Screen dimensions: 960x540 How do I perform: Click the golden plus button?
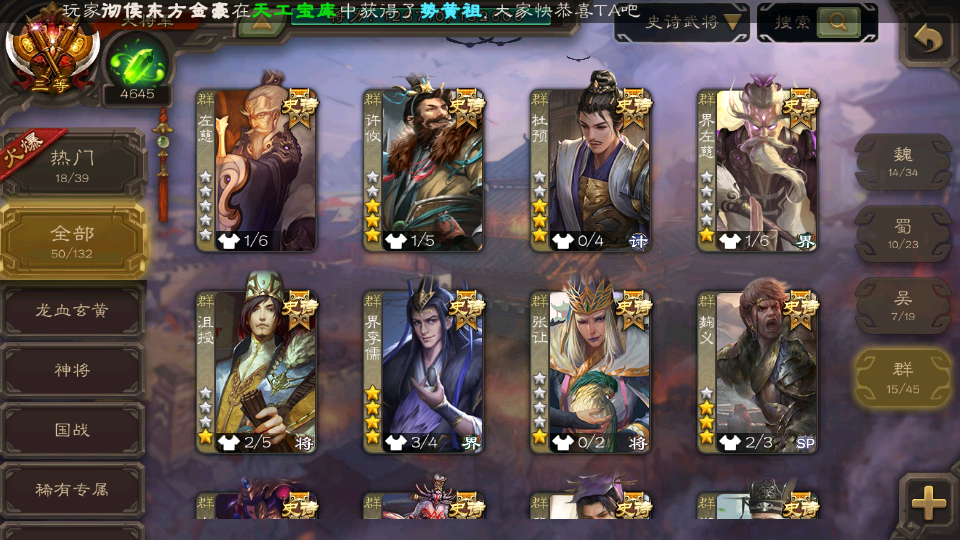coord(929,503)
